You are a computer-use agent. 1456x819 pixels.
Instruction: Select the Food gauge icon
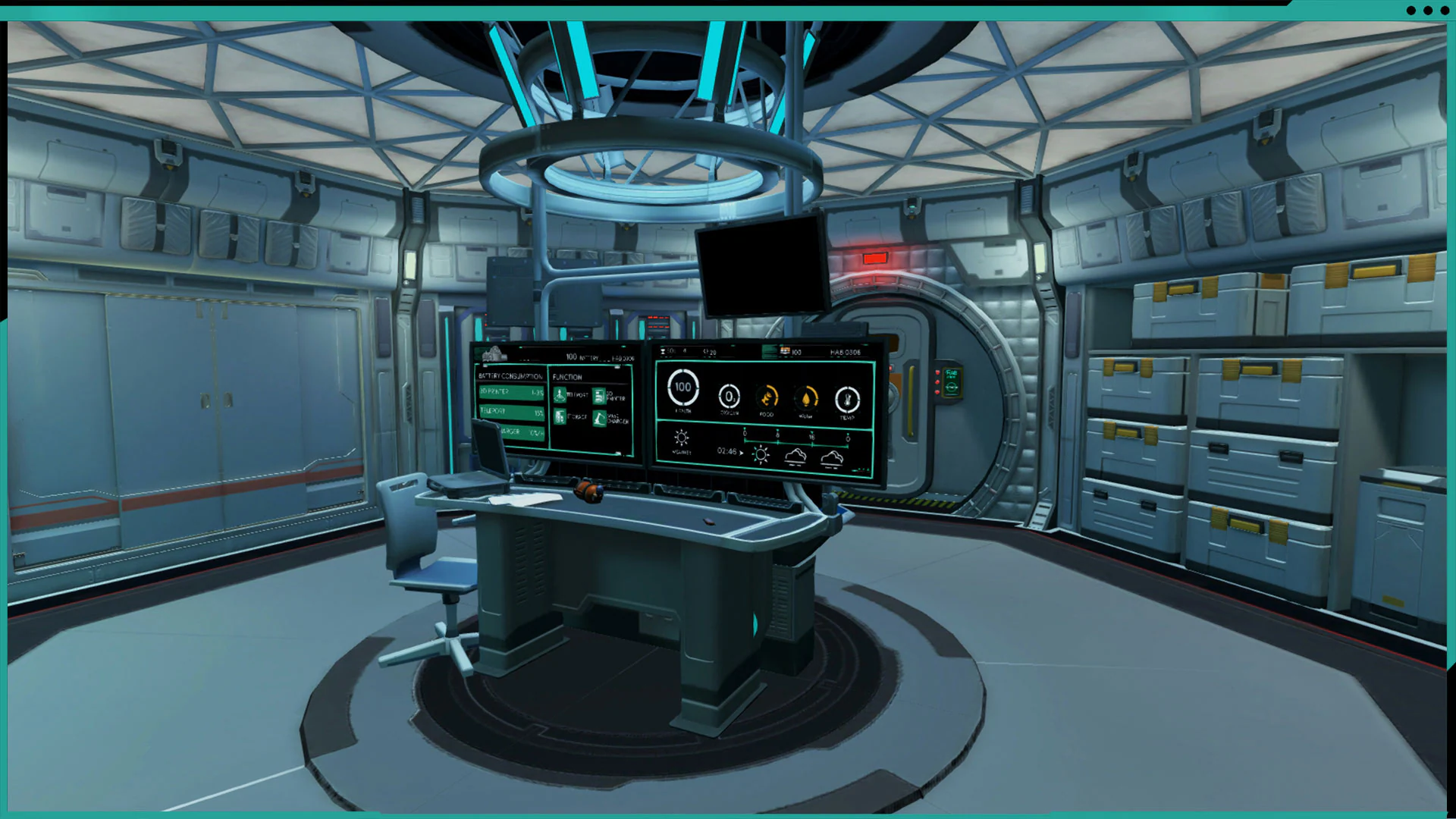767,399
